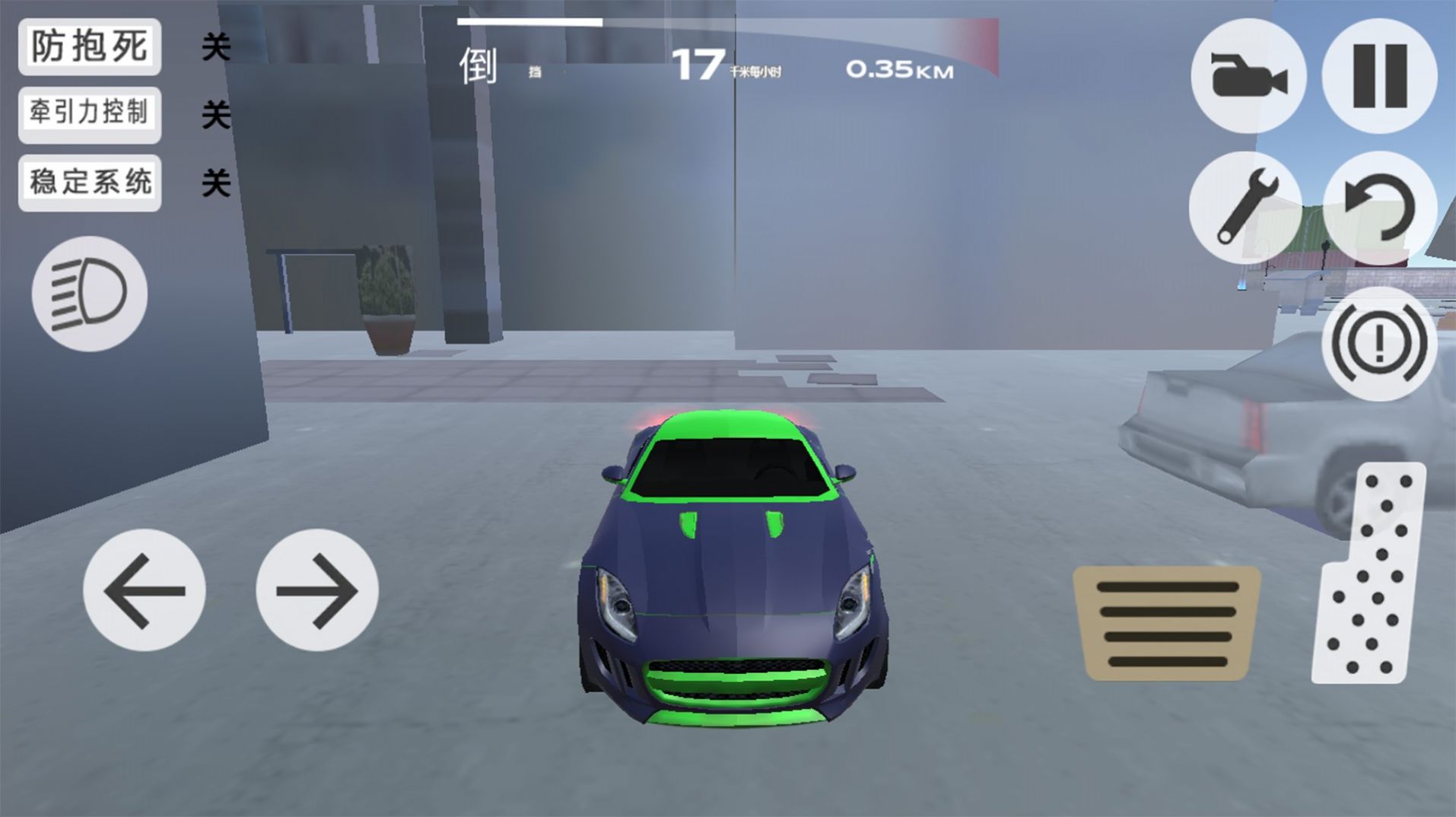Screen dimensions: 1456x817
Task: Select the 0.35KM distance display
Action: pos(900,71)
